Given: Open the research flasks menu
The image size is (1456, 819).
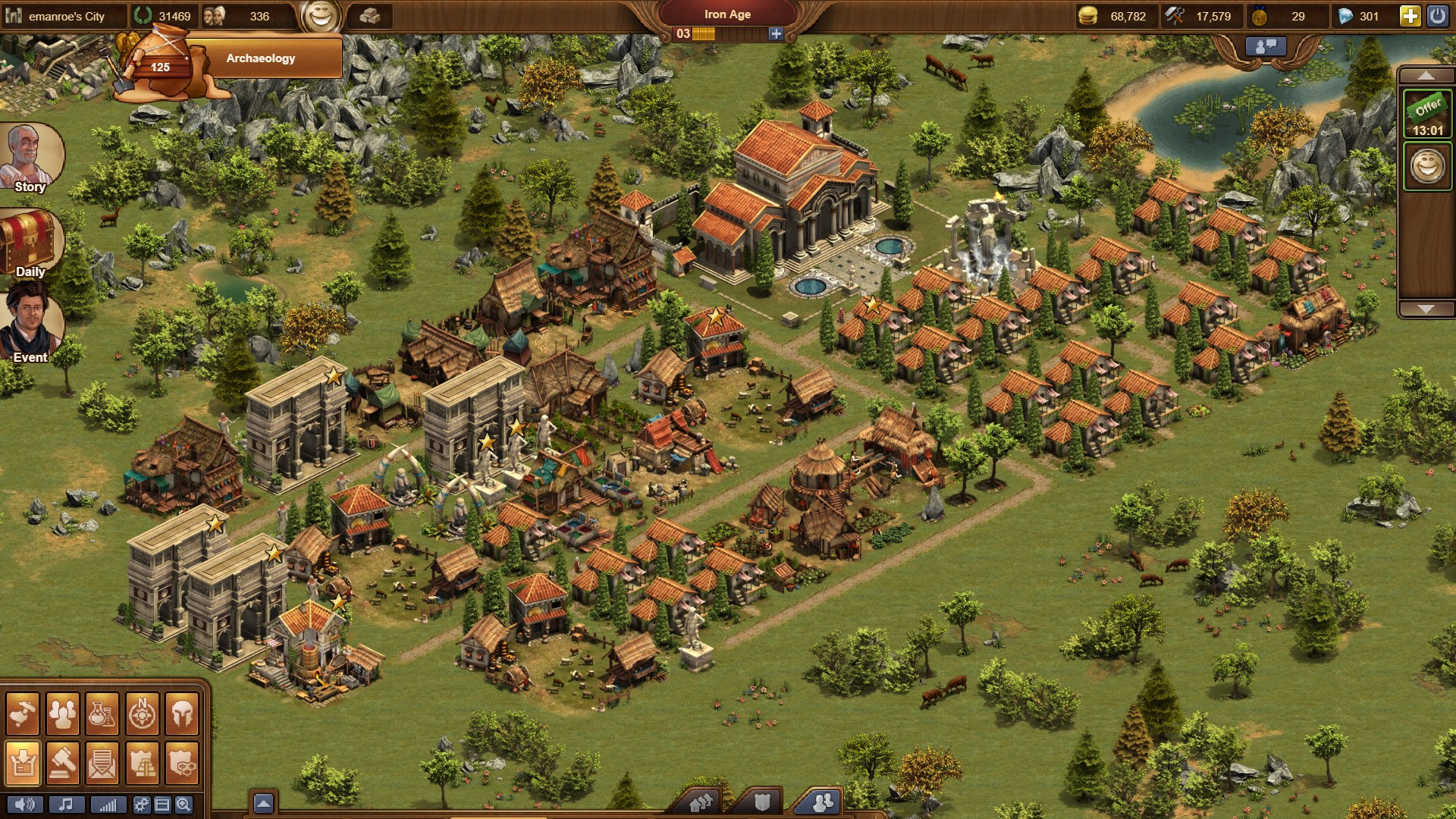Looking at the screenshot, I should pos(102,714).
